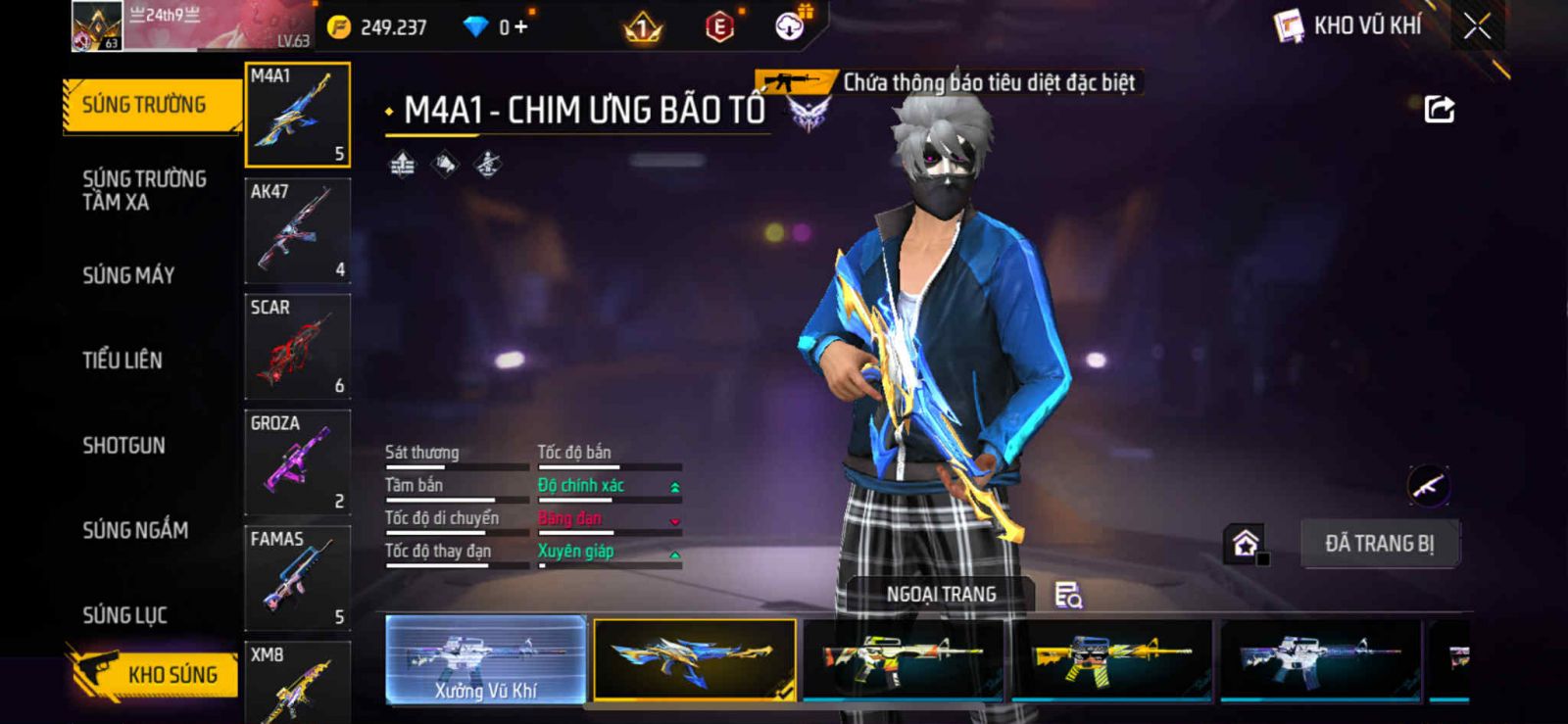Screen dimensions: 1568x724
Task: Open the Xưởng Vũ Khí workshop tile
Action: point(486,659)
